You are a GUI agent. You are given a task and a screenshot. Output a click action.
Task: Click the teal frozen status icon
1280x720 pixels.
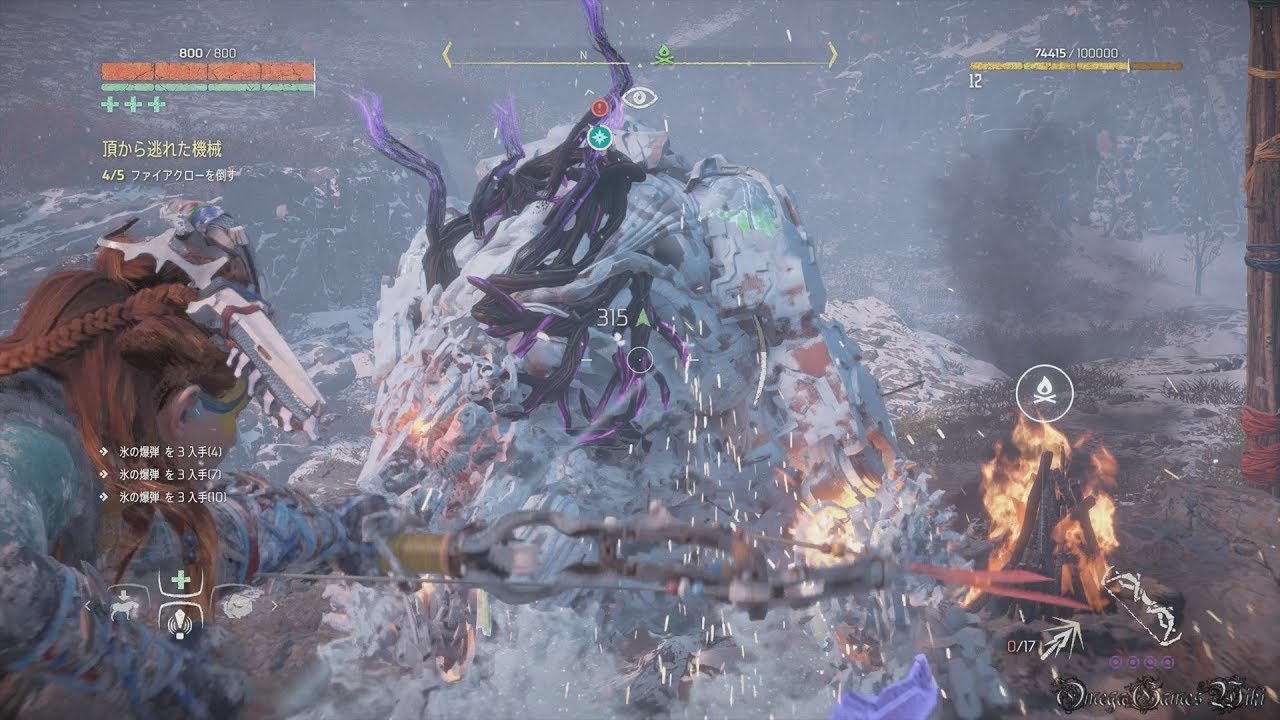pyautogui.click(x=600, y=137)
